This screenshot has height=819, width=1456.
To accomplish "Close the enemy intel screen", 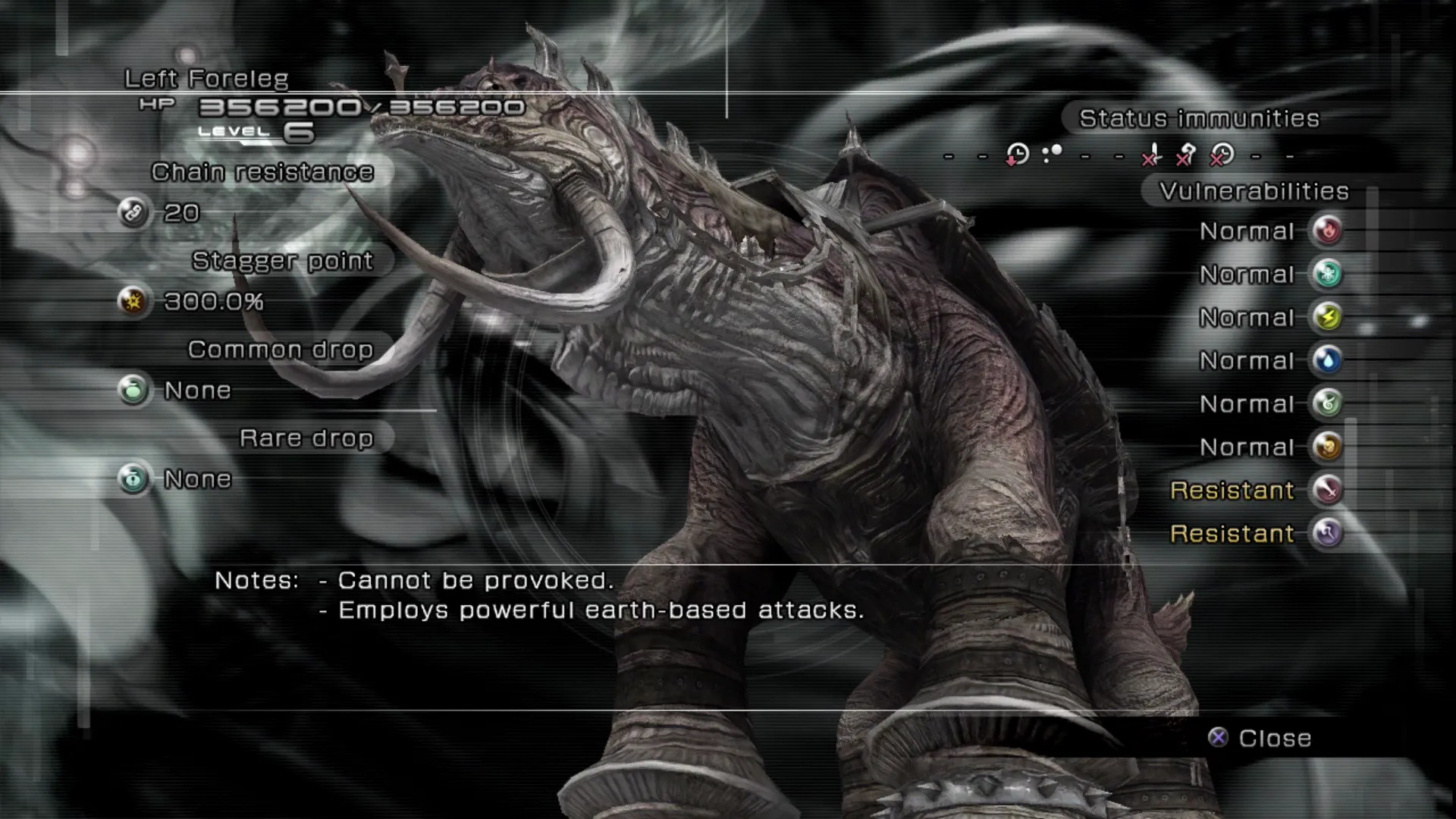I will (x=1261, y=738).
